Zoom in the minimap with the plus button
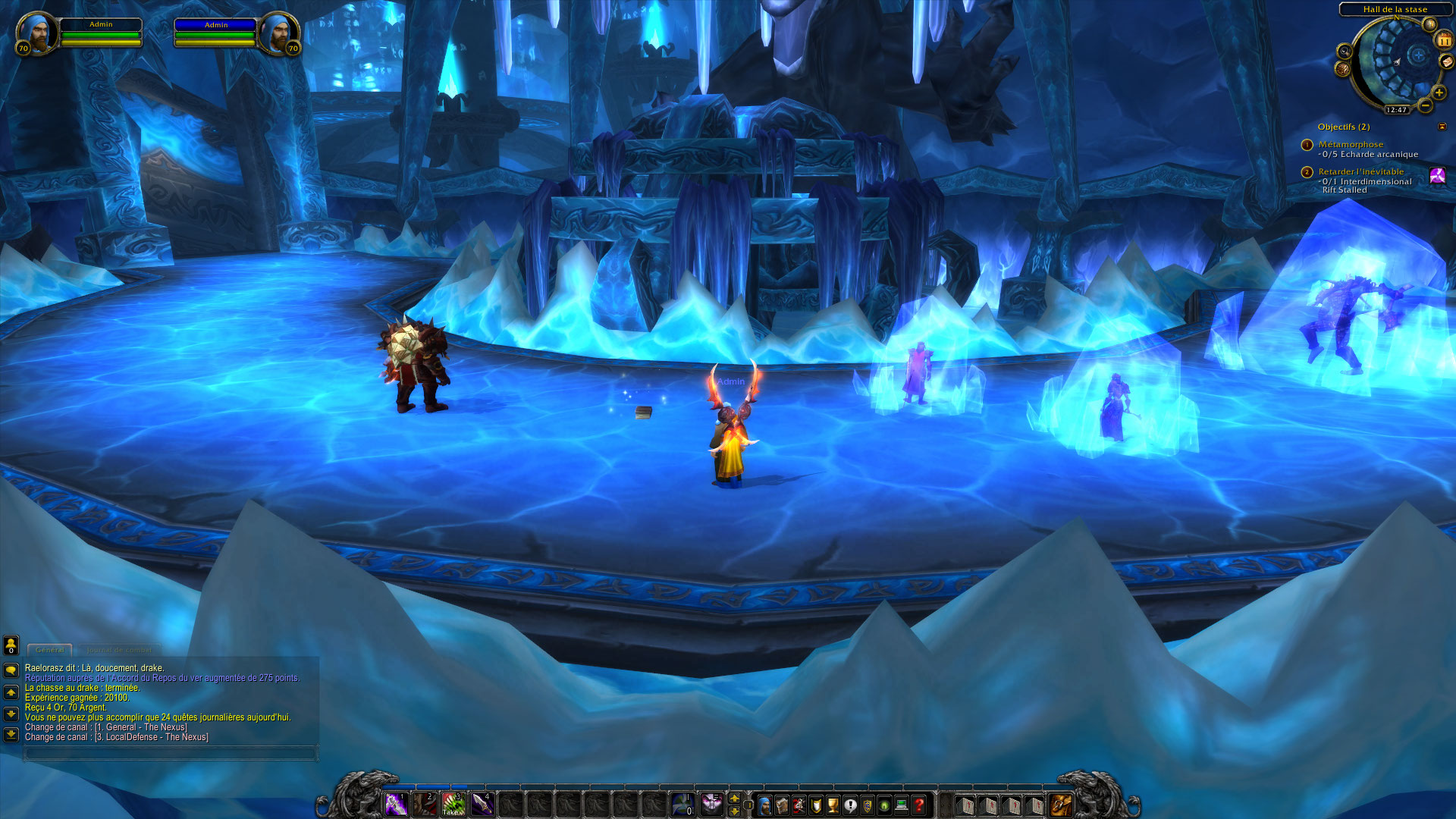 1439,93
